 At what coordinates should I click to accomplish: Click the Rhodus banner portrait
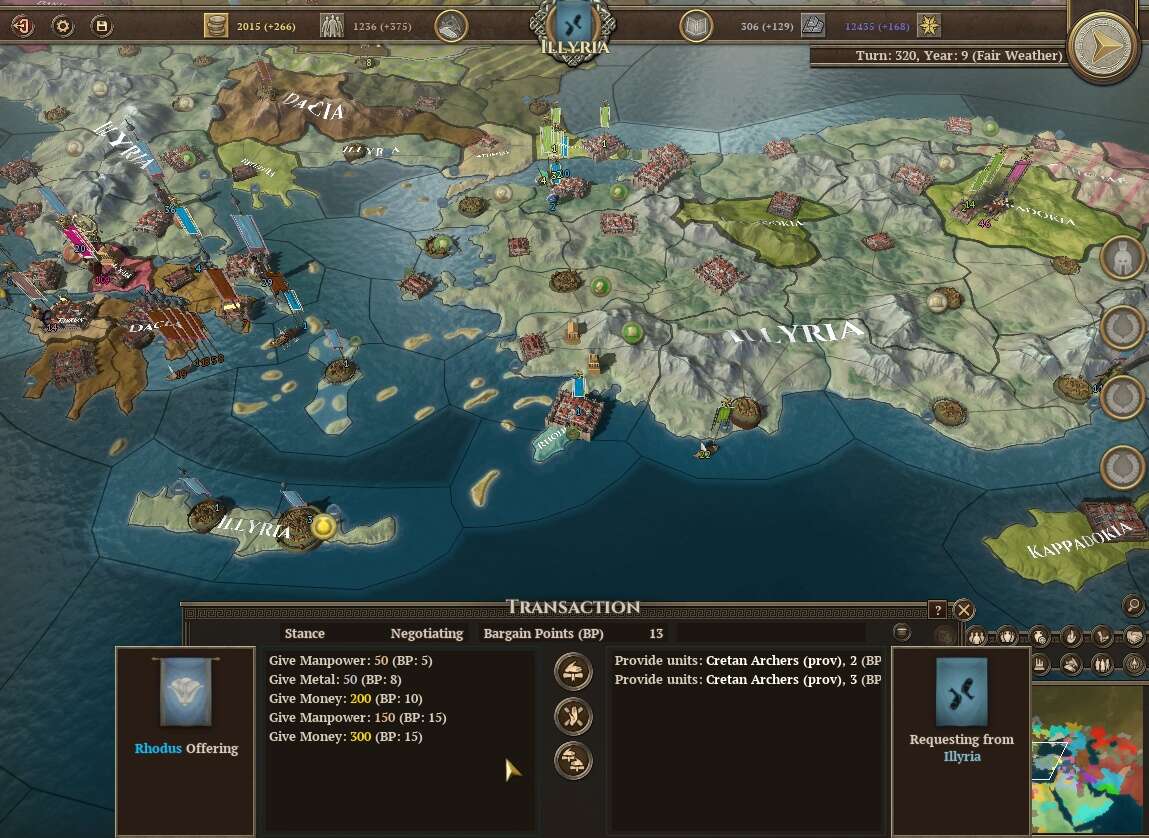[185, 691]
